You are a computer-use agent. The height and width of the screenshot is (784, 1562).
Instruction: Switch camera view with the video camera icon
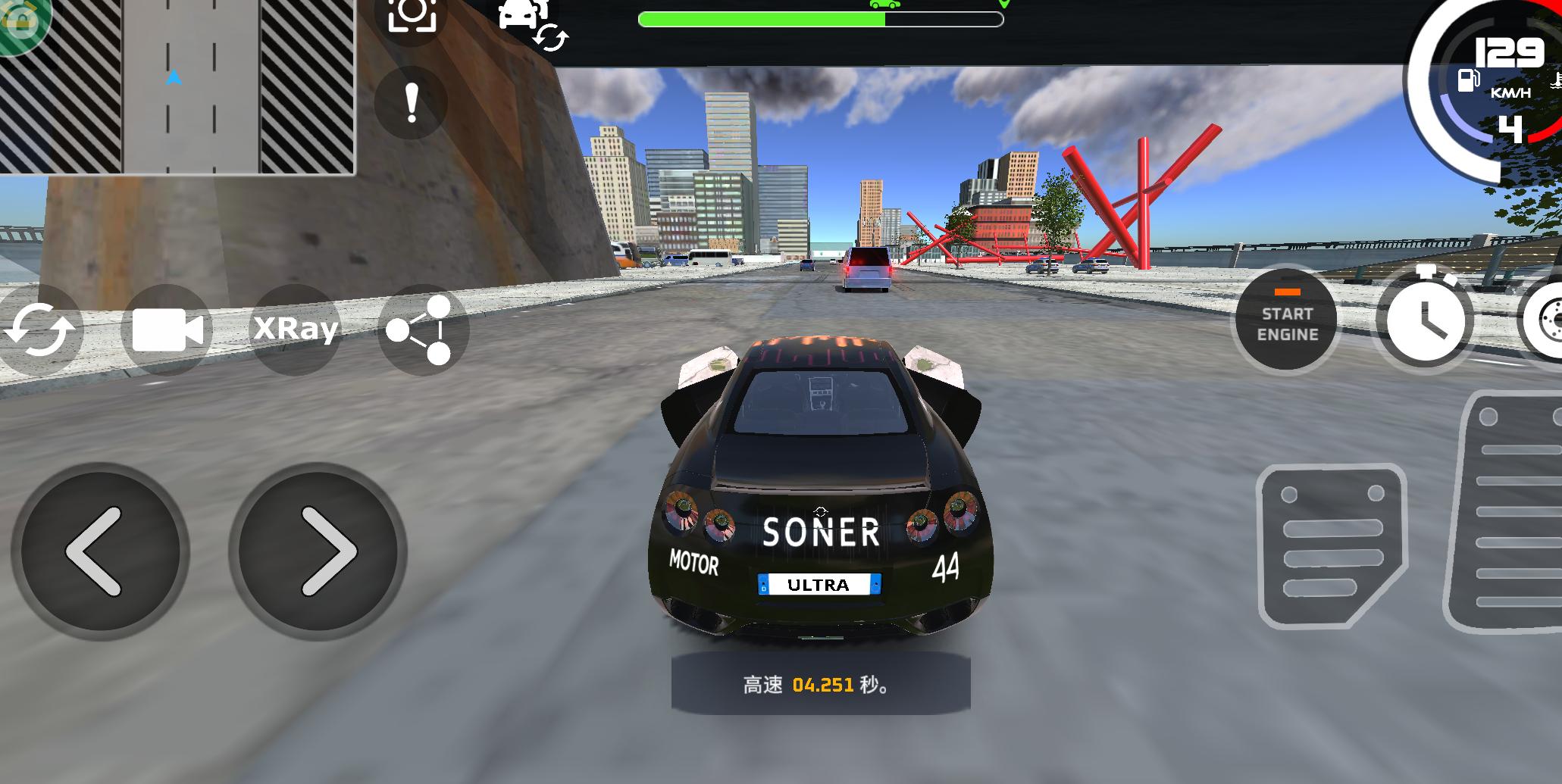tap(167, 330)
